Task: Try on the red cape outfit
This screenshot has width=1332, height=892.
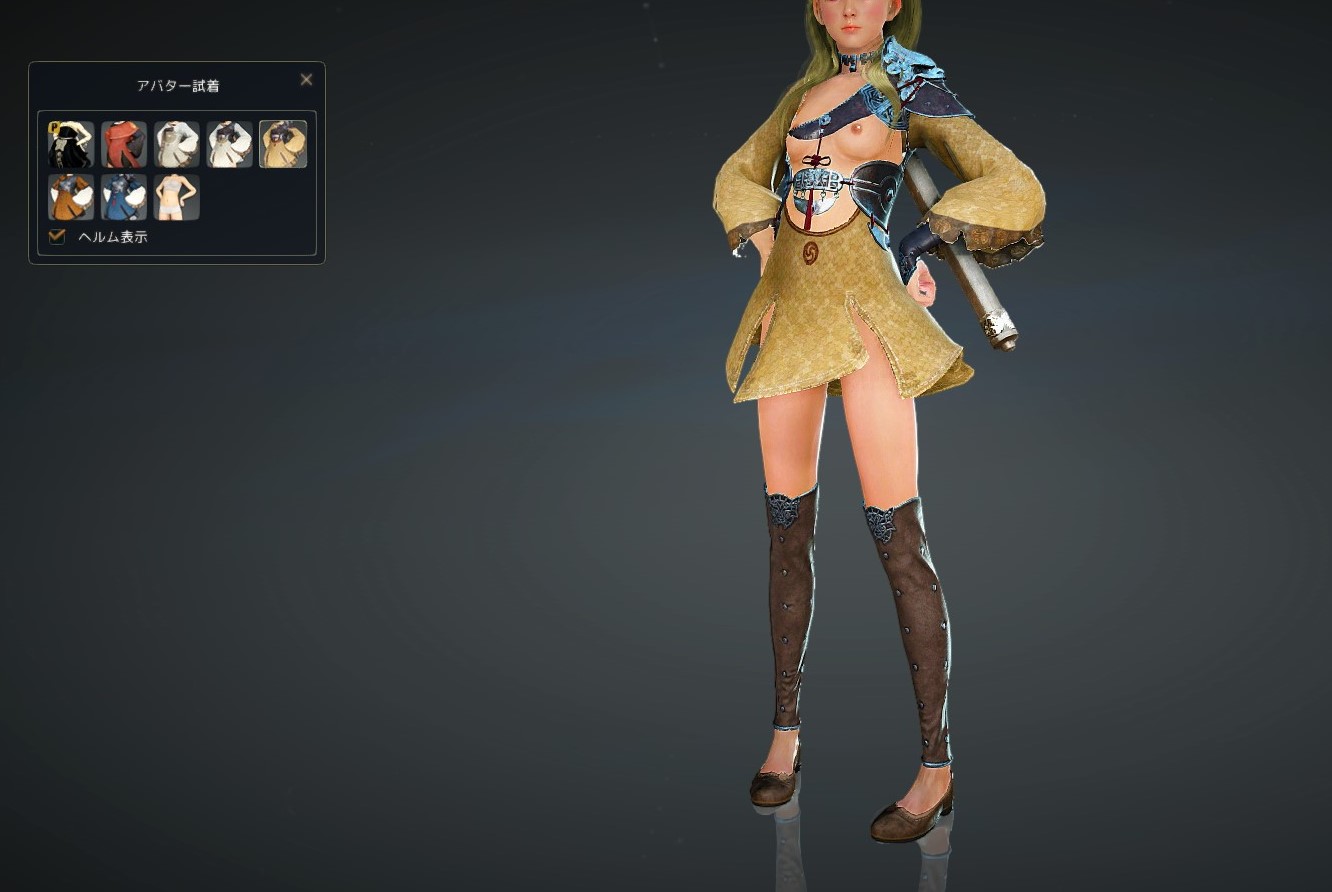Action: [x=124, y=144]
